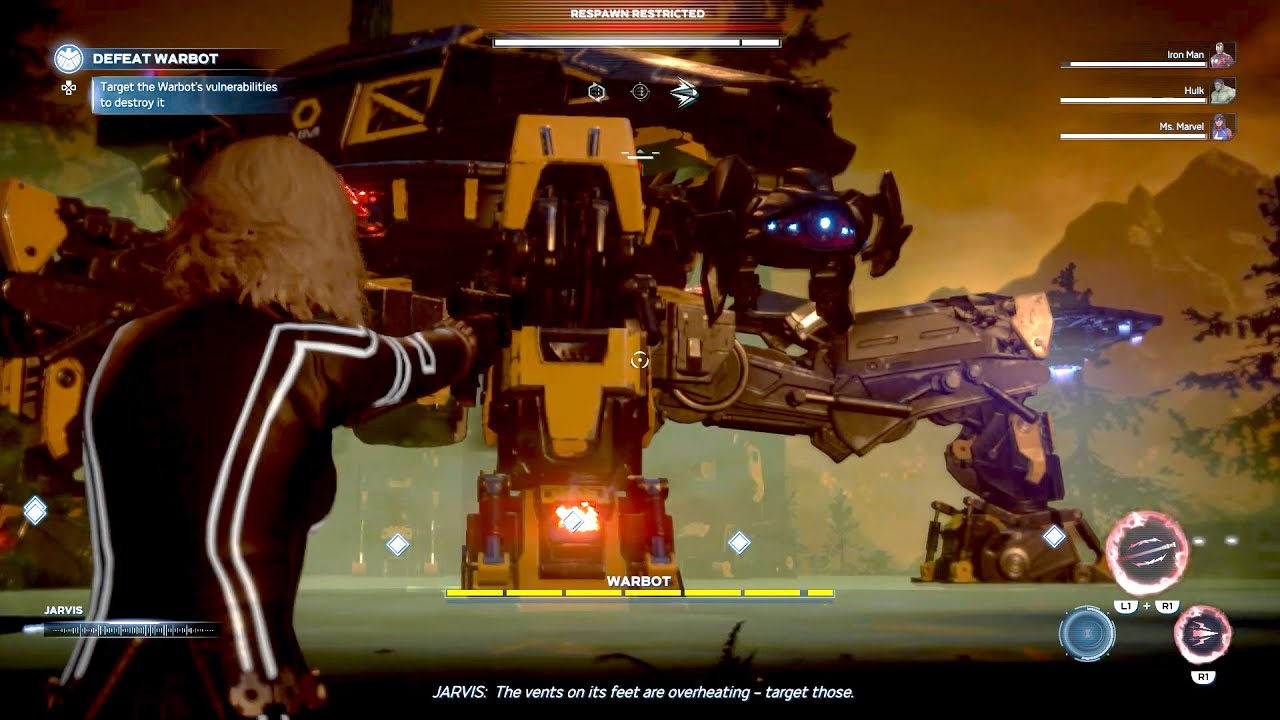Click the yellow WARBOT health bar
The height and width of the screenshot is (720, 1280).
(x=640, y=593)
